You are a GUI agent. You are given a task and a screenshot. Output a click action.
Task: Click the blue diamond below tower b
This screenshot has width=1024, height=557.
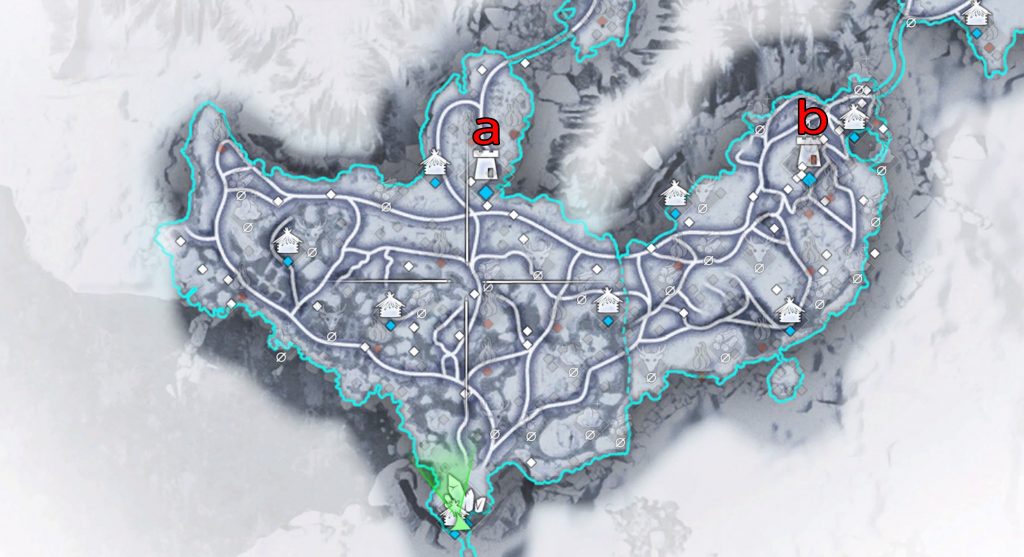click(809, 179)
